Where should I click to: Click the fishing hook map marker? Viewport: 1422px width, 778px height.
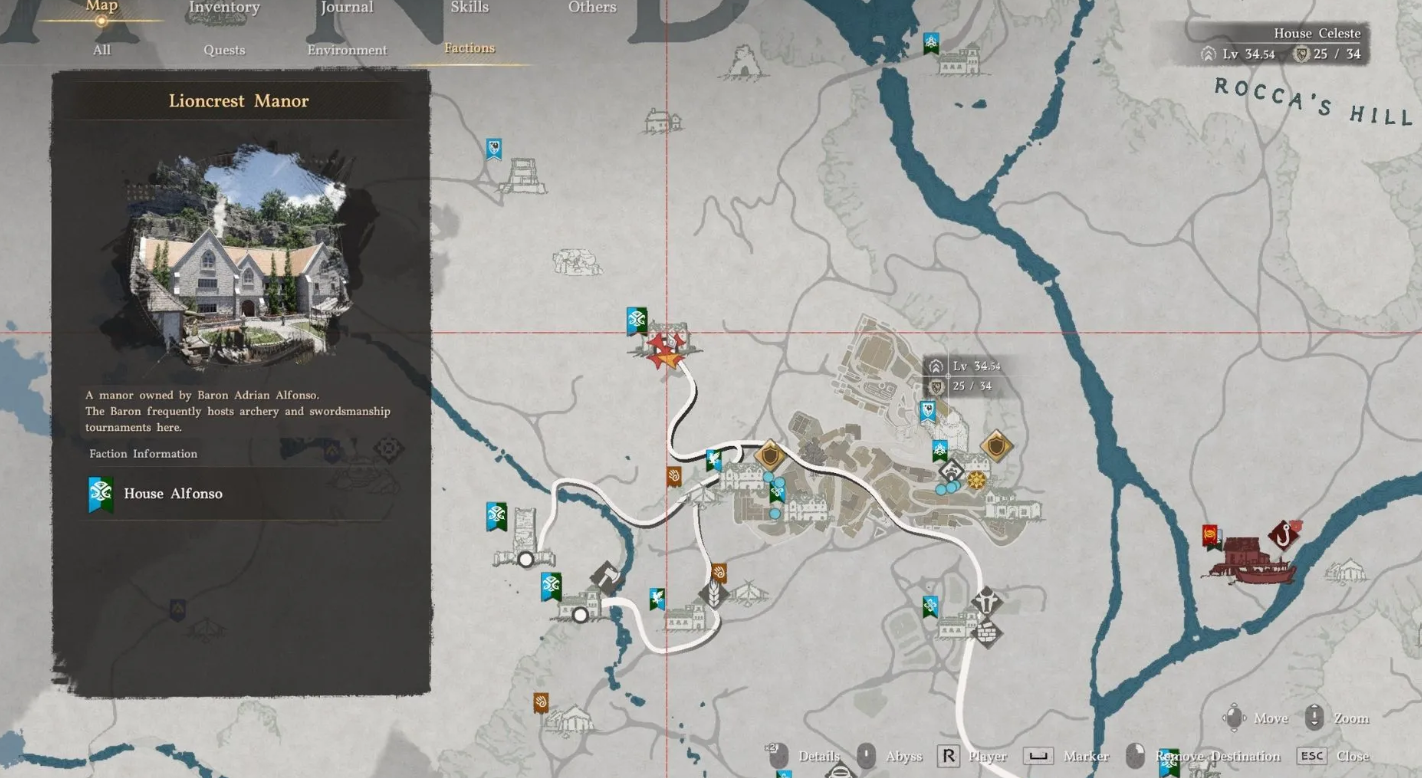pos(1283,533)
